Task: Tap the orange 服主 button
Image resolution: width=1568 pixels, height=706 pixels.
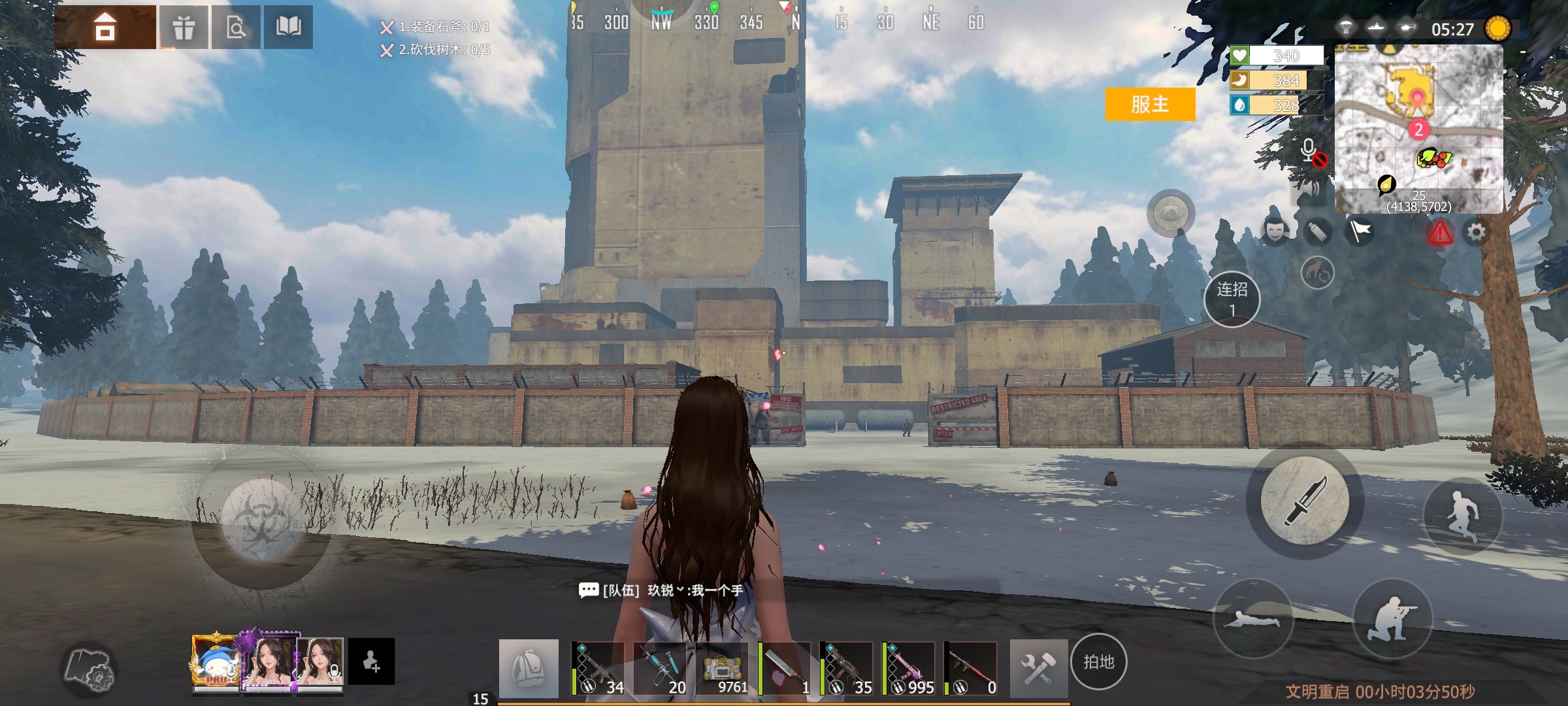Action: [x=1150, y=104]
